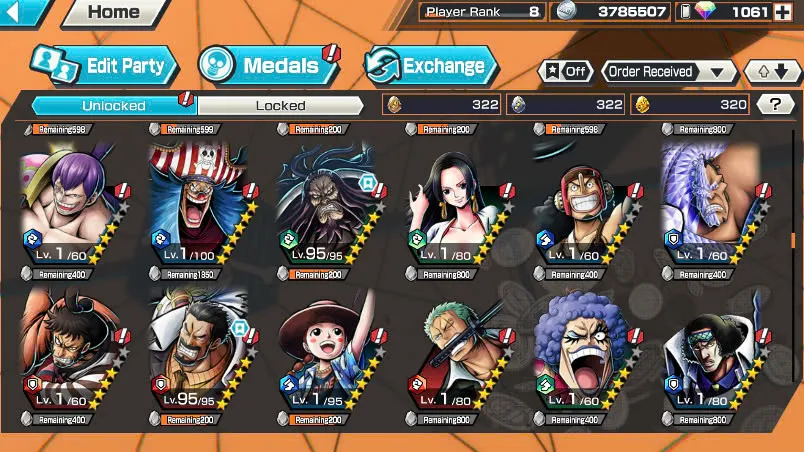Switch to the Locked characters tab
Screen dimensions: 804x452
[280, 104]
